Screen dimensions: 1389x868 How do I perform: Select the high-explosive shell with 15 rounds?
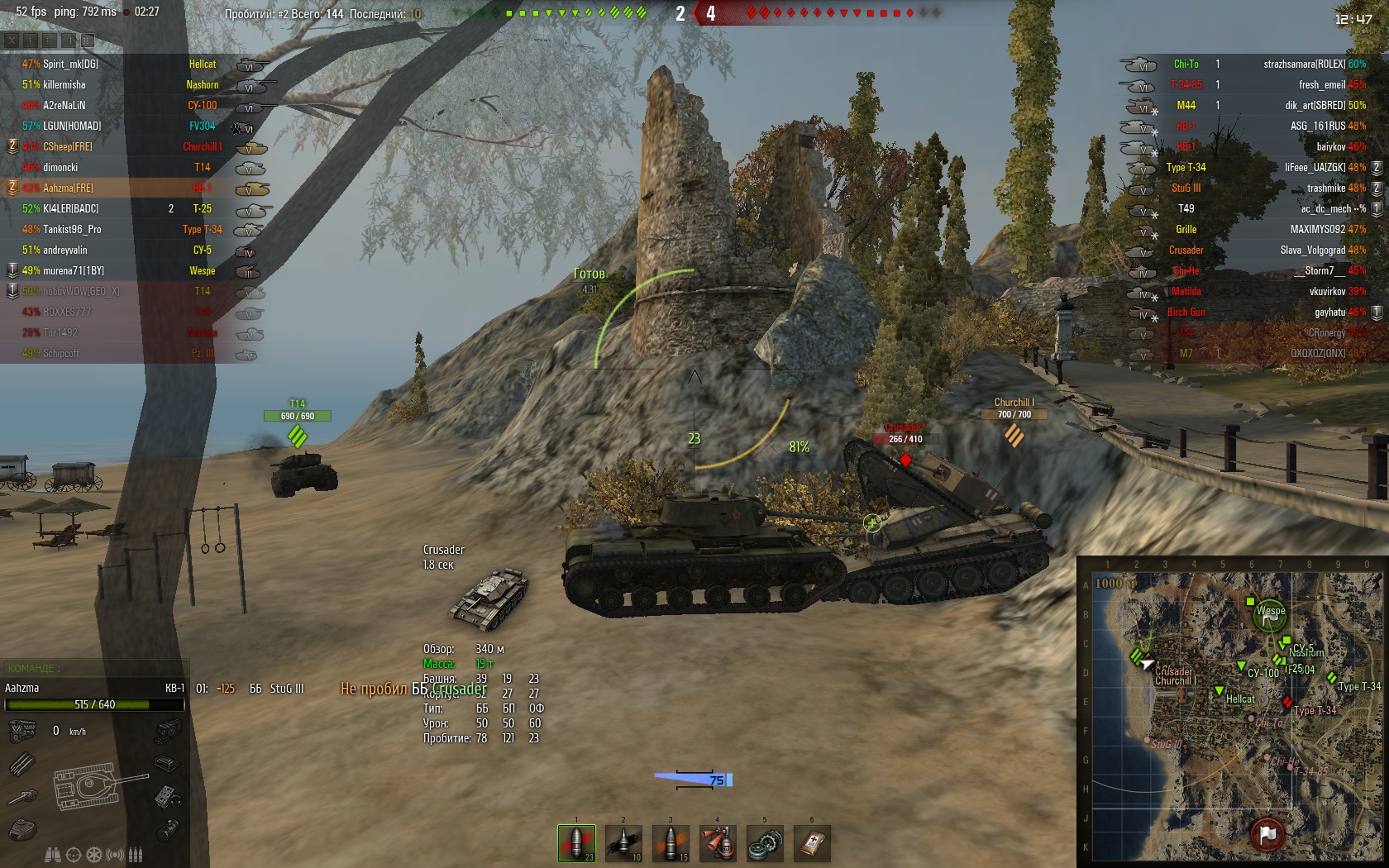tap(671, 843)
